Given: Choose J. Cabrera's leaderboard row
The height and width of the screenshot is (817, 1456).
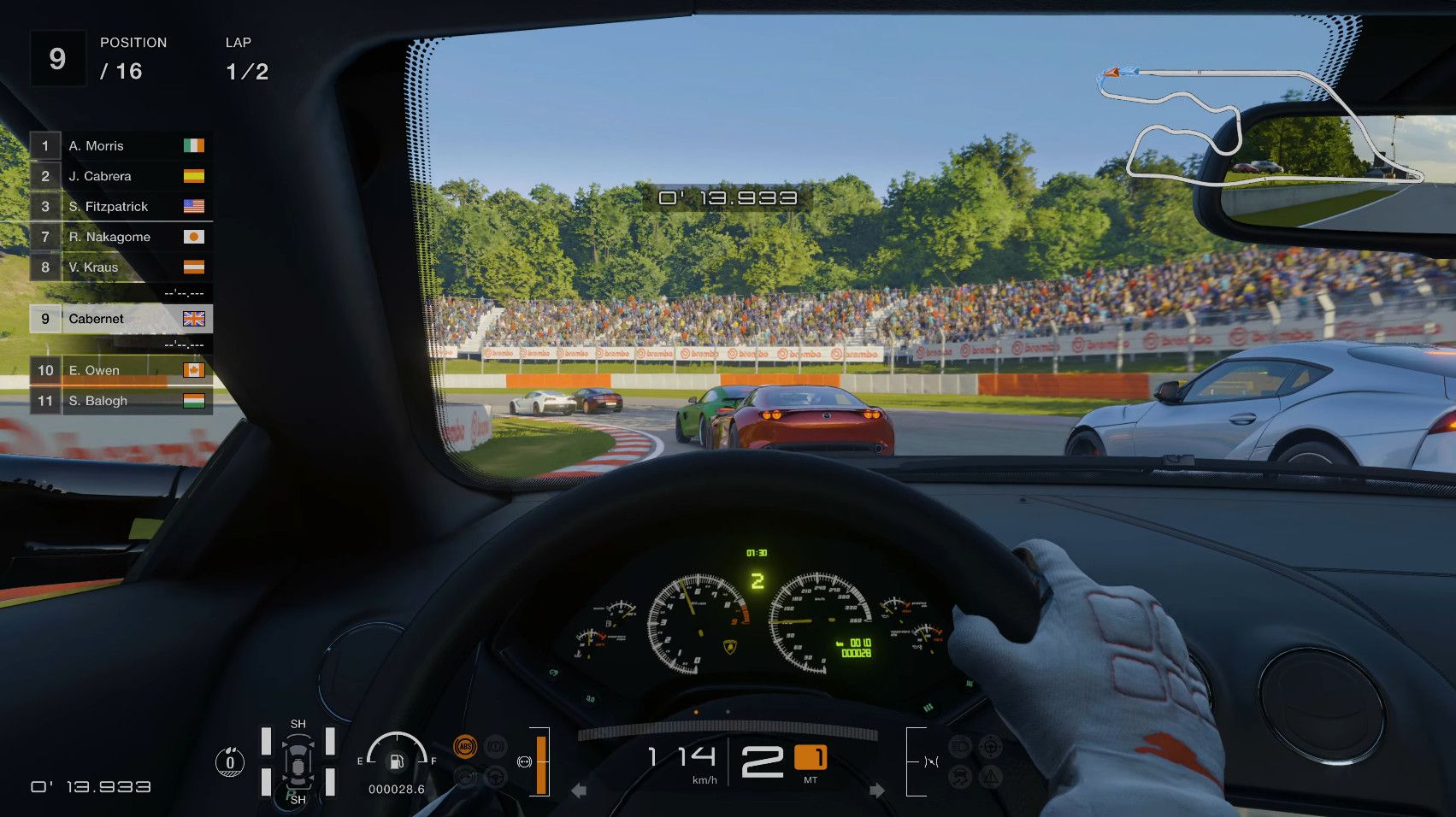Looking at the screenshot, I should pyautogui.click(x=121, y=176).
